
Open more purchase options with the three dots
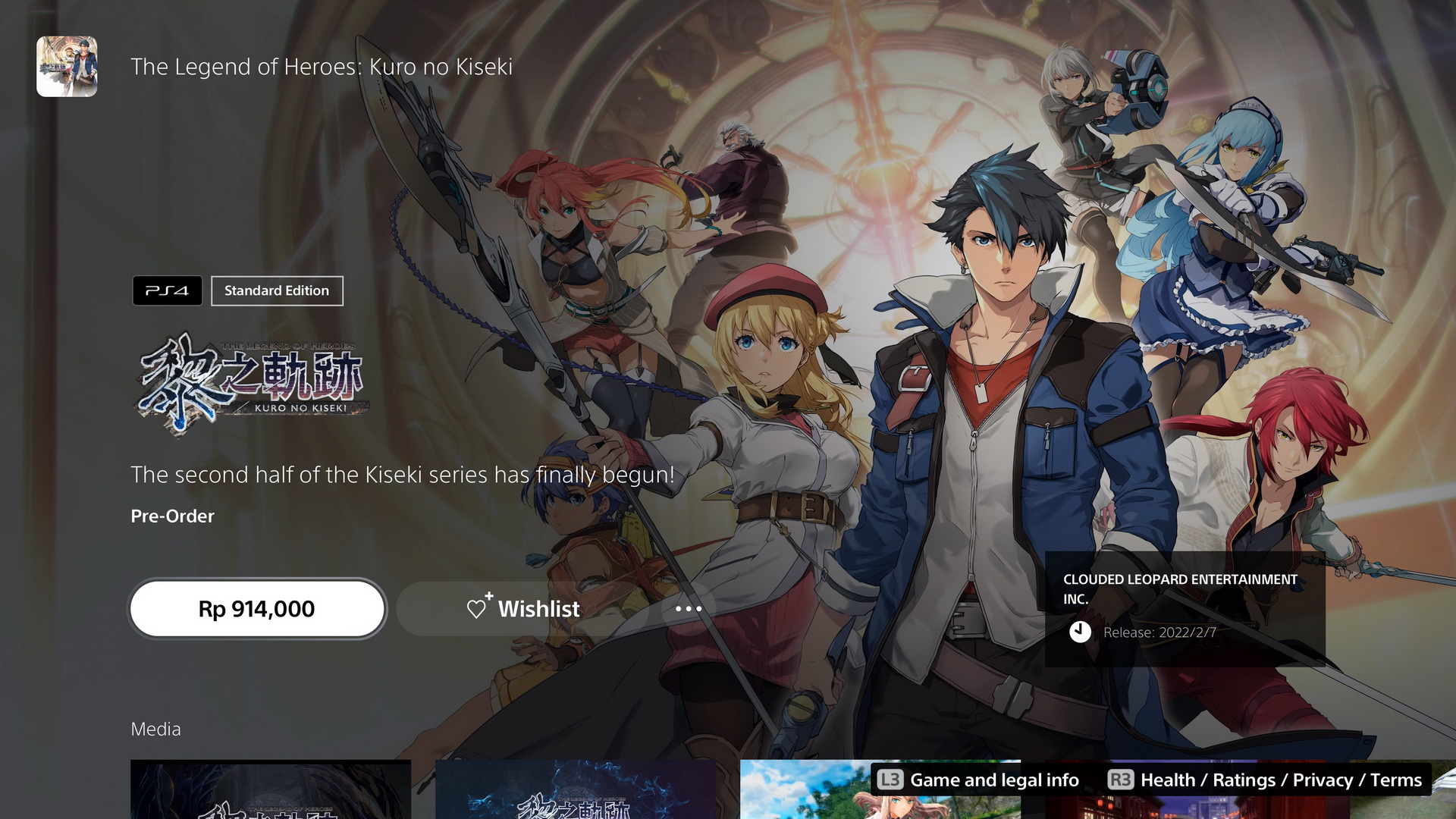689,608
